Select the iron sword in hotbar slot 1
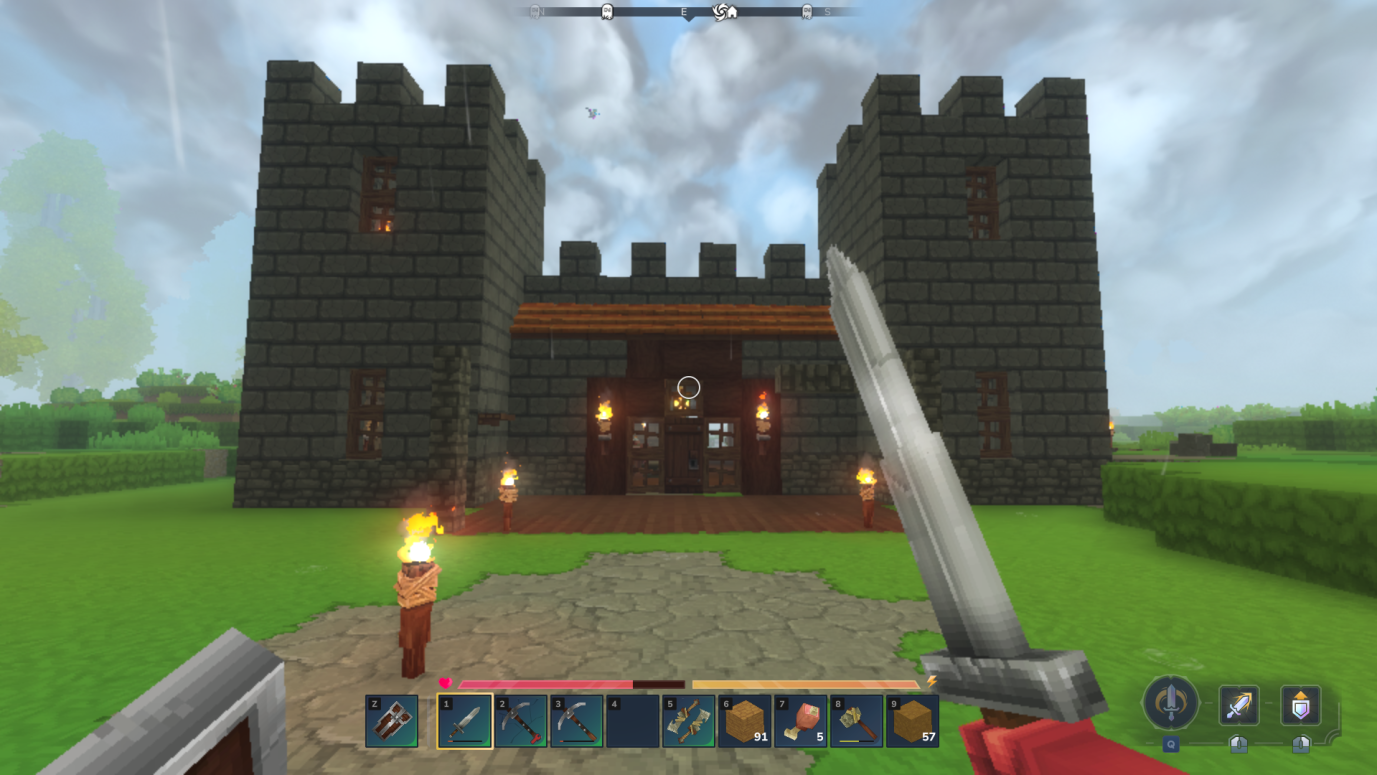 pos(465,721)
